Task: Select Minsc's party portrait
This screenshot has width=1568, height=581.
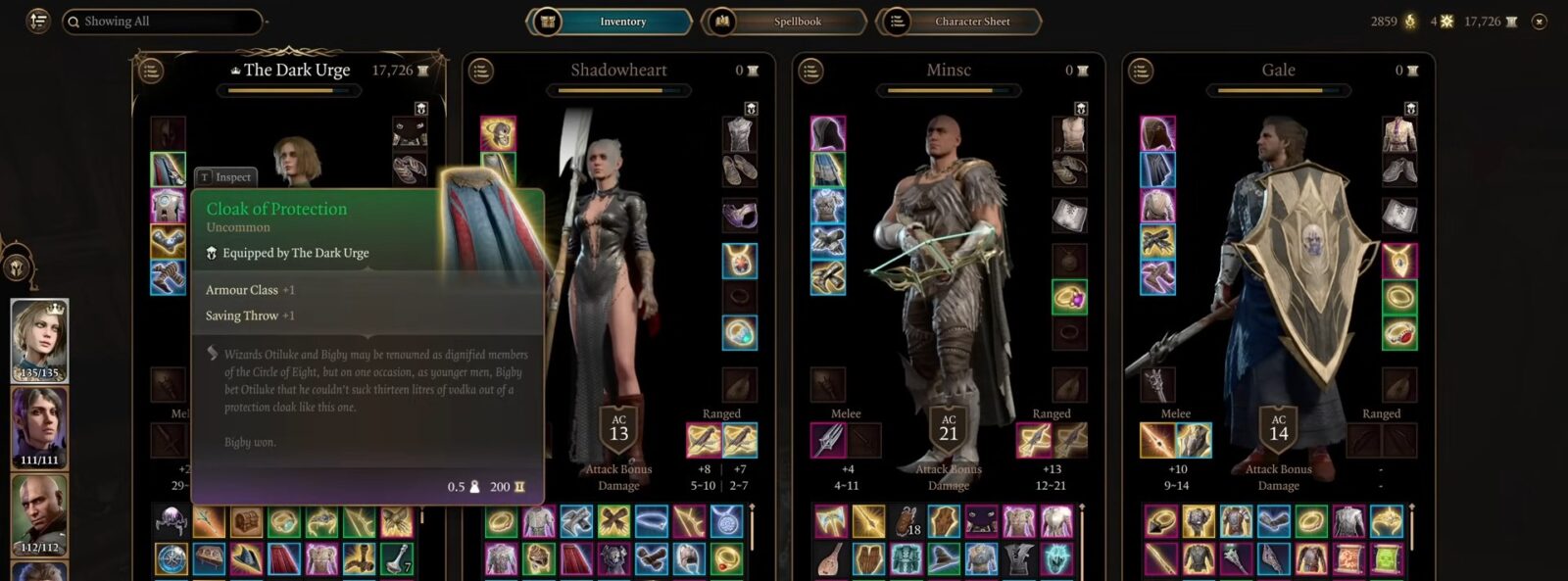Action: [39, 514]
